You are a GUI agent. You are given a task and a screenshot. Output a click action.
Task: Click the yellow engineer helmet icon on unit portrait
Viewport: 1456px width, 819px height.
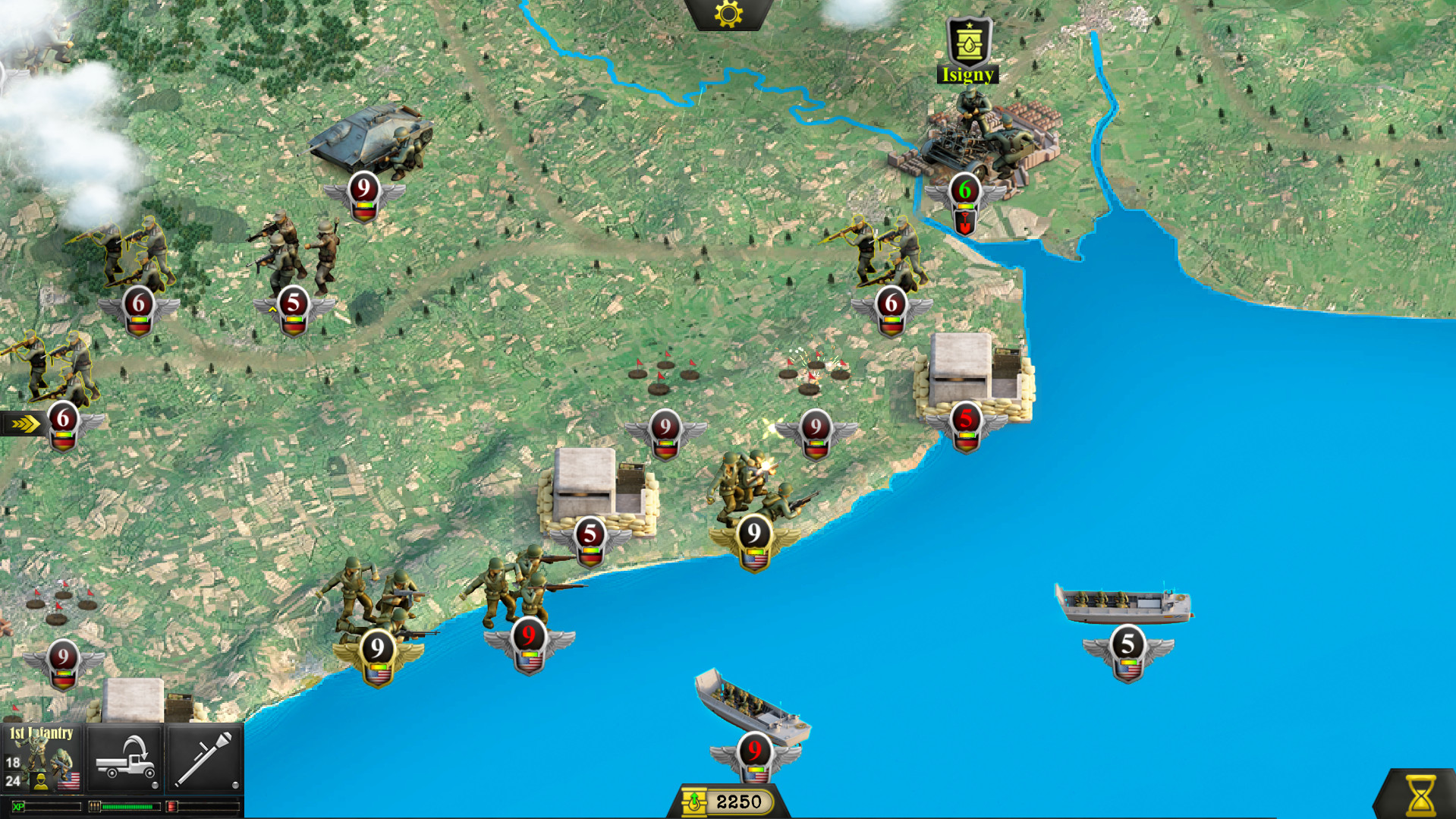pos(41,782)
